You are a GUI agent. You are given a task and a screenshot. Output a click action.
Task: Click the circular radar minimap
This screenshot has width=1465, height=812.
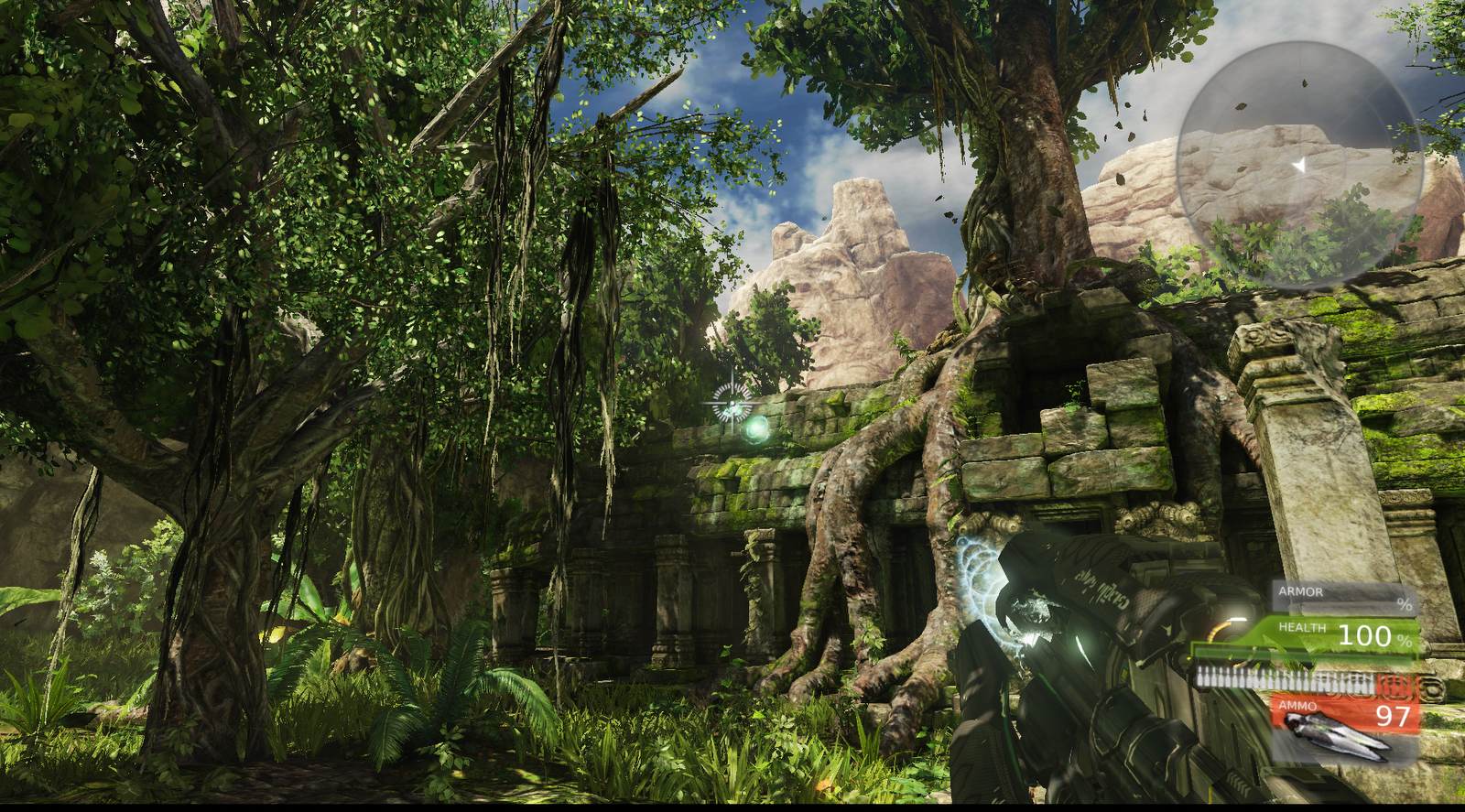coord(1299,166)
